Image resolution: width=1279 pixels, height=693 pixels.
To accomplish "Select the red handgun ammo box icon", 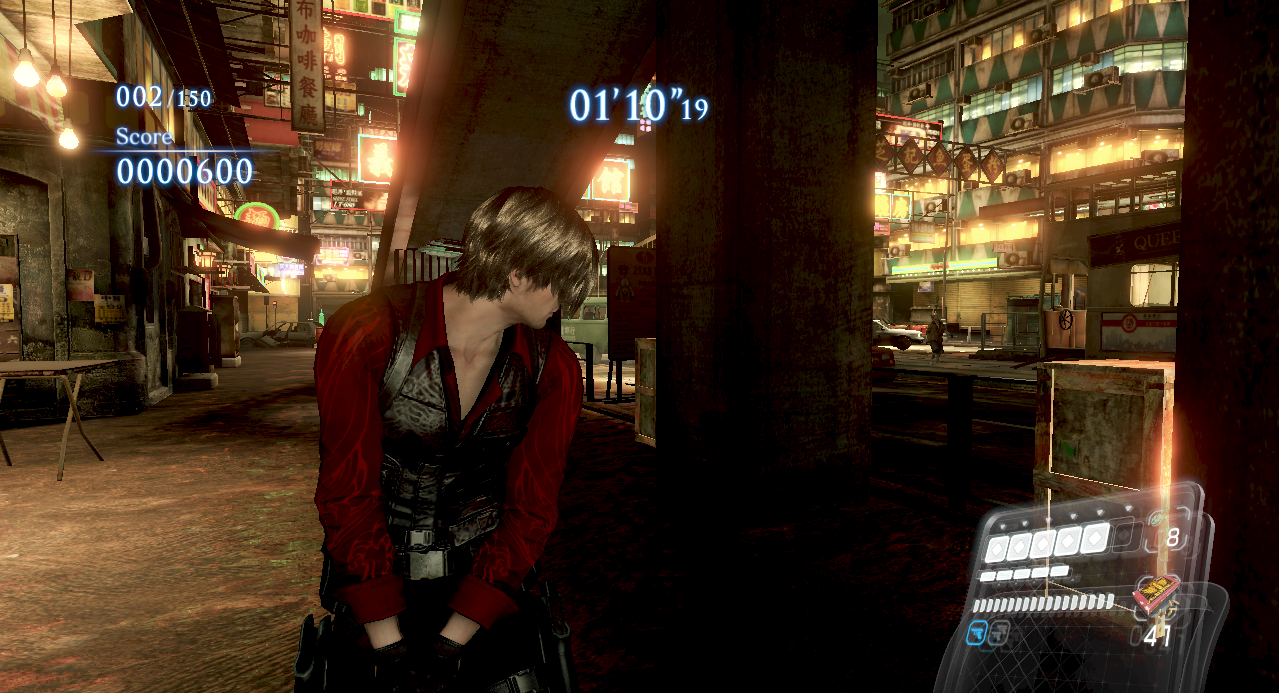I will pos(1154,595).
